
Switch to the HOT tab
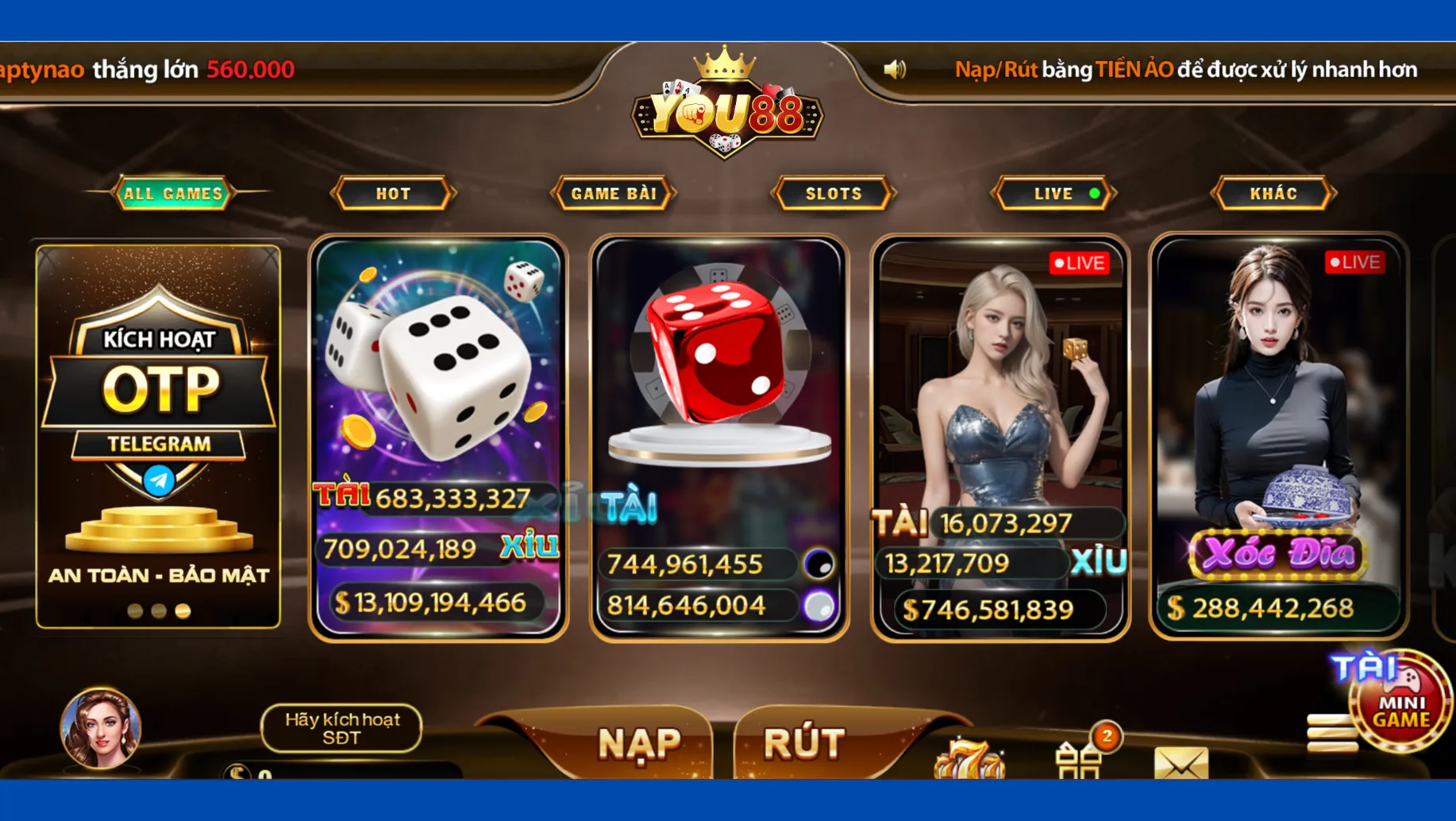click(x=393, y=192)
